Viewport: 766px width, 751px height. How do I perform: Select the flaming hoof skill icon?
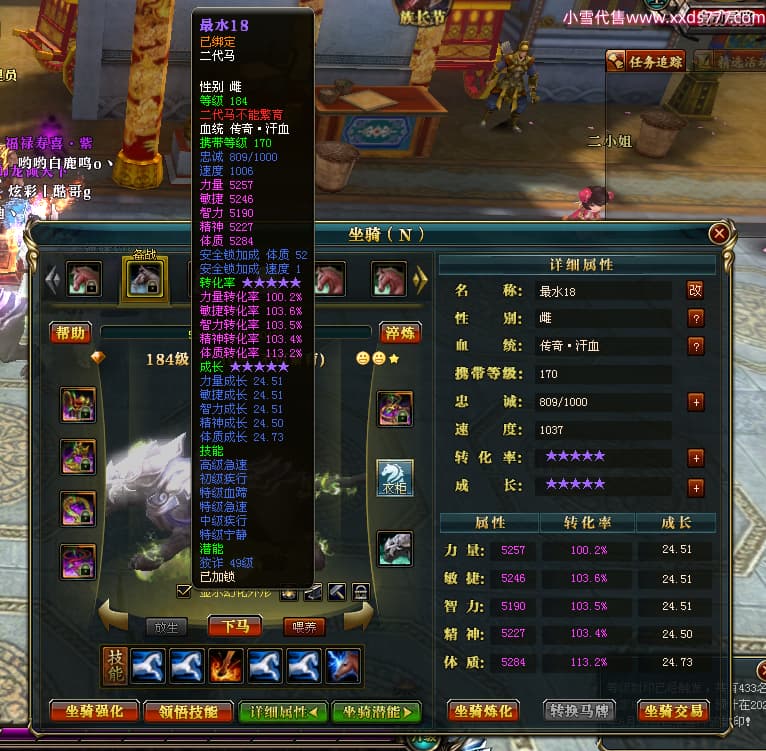[225, 666]
